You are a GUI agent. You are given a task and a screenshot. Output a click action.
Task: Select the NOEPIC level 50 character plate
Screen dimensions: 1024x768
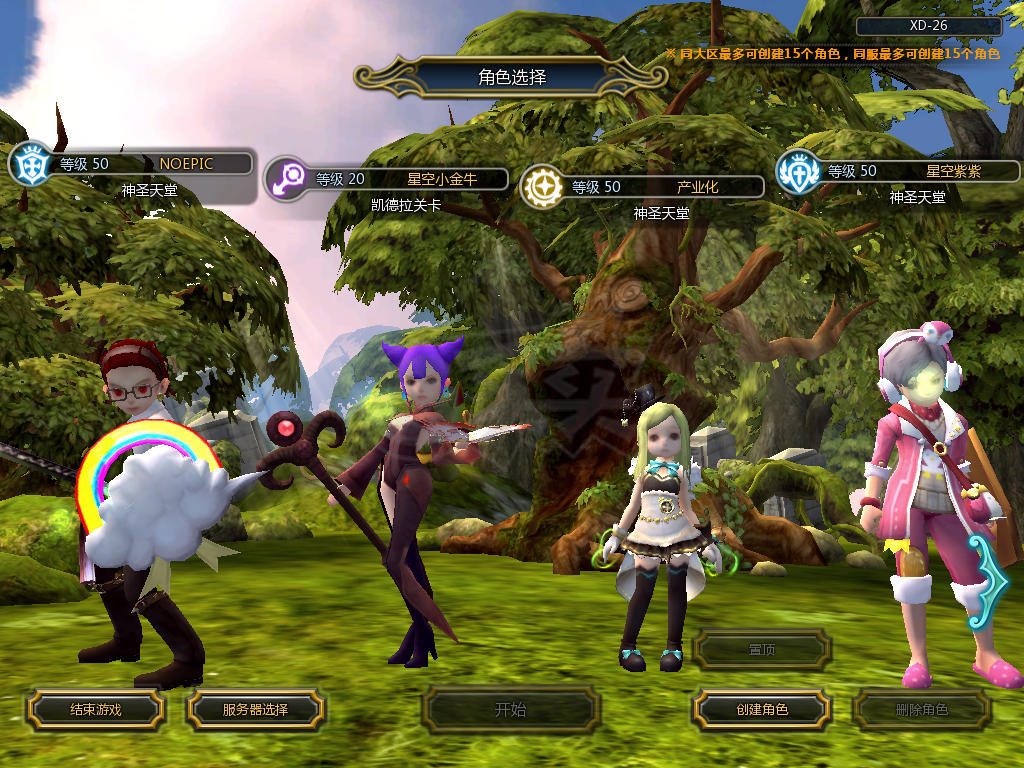(150, 163)
